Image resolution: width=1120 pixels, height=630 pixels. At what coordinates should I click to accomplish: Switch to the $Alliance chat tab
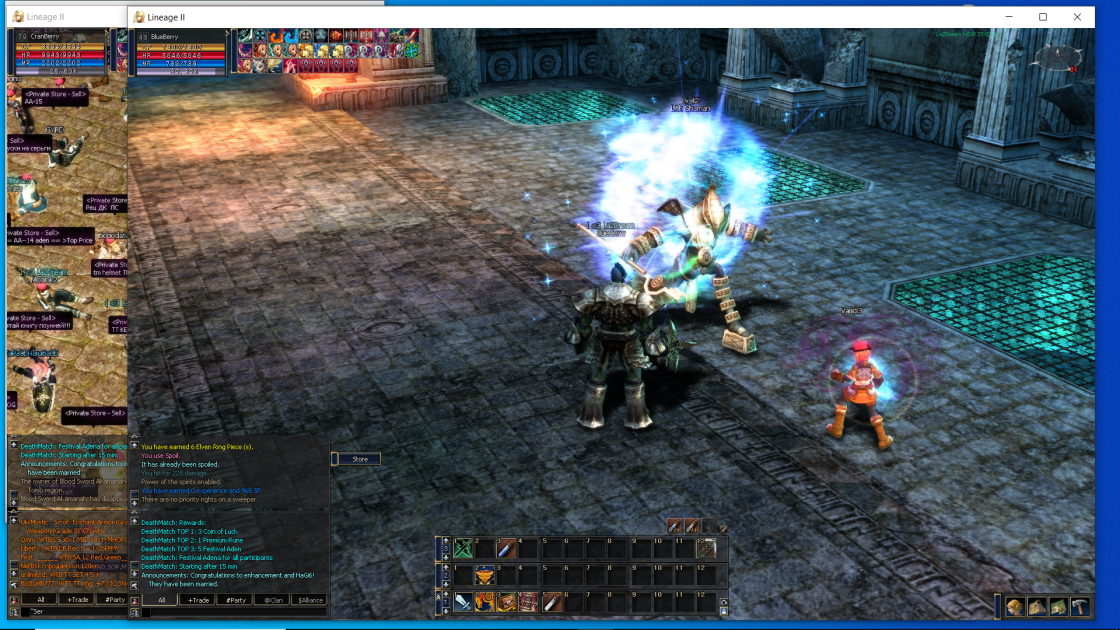click(309, 600)
